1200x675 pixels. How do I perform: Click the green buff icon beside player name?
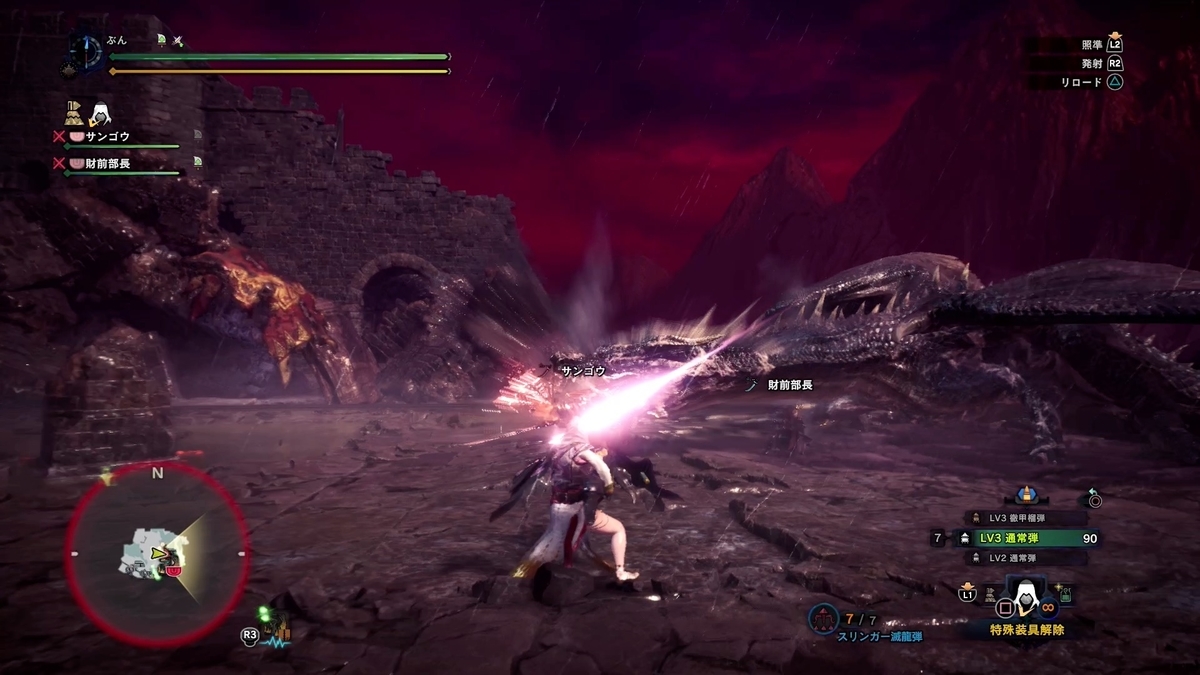[160, 40]
